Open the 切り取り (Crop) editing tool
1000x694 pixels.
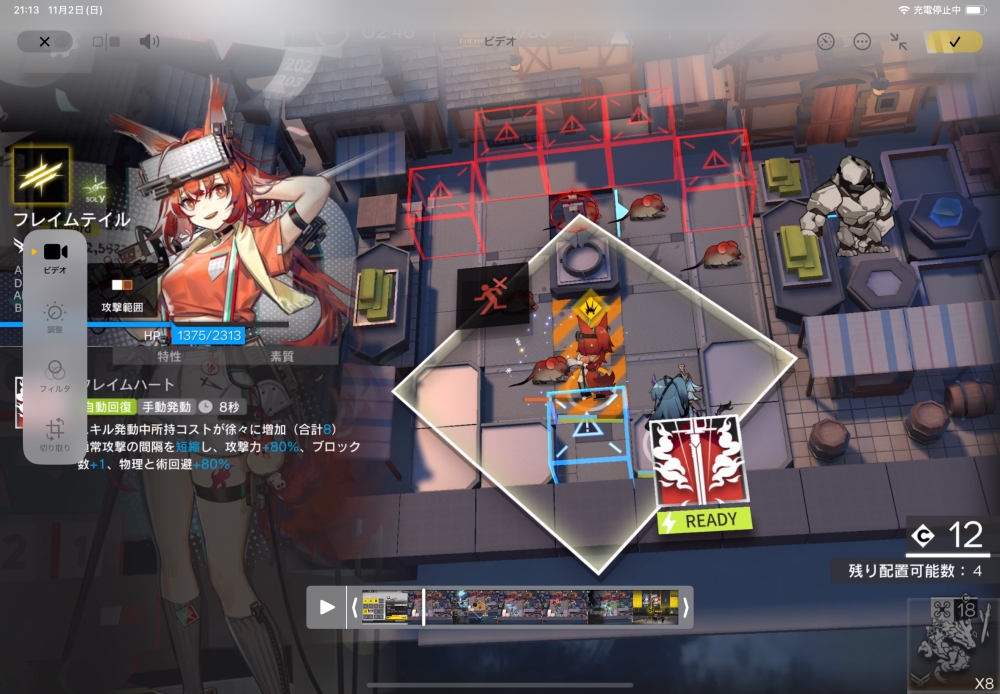tap(55, 433)
